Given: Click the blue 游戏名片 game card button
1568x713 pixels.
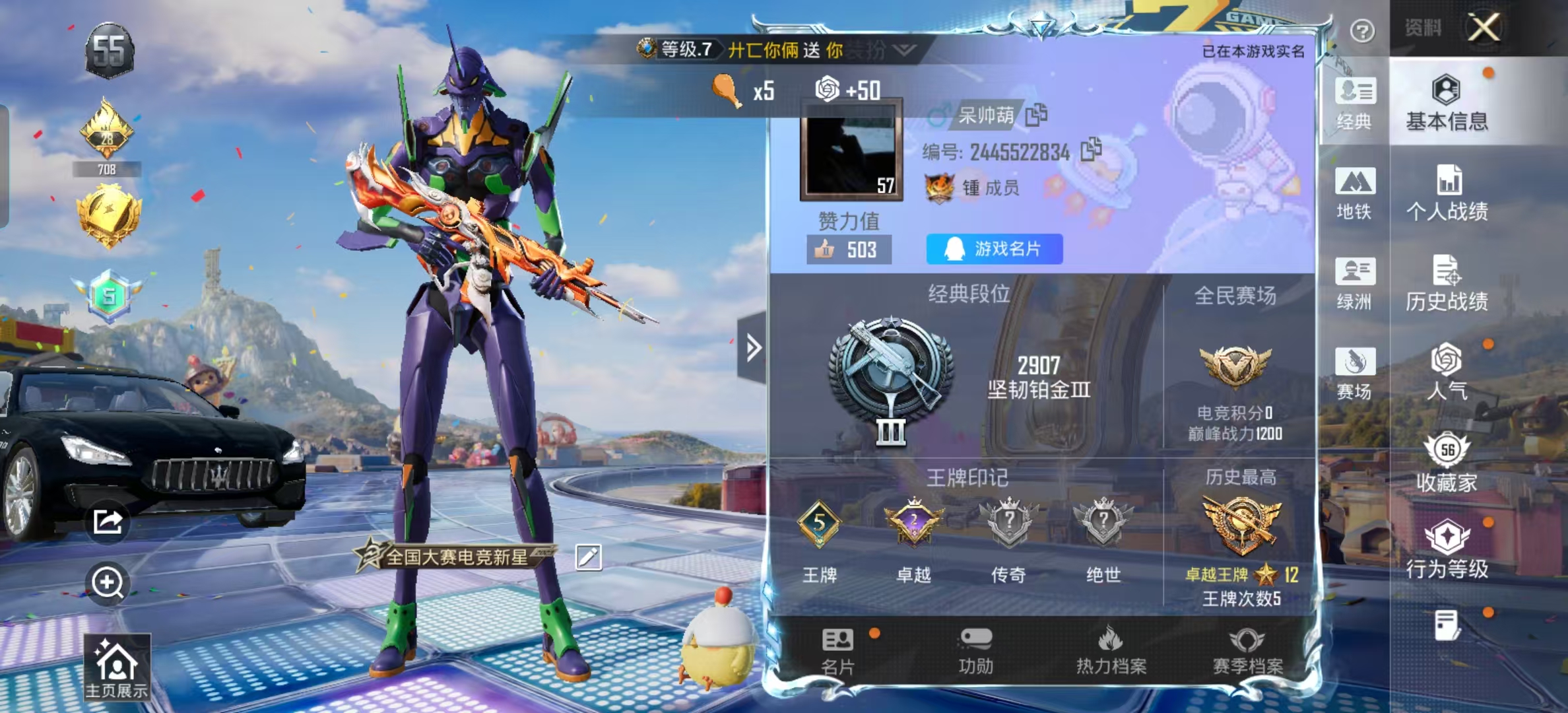Looking at the screenshot, I should click(x=994, y=249).
